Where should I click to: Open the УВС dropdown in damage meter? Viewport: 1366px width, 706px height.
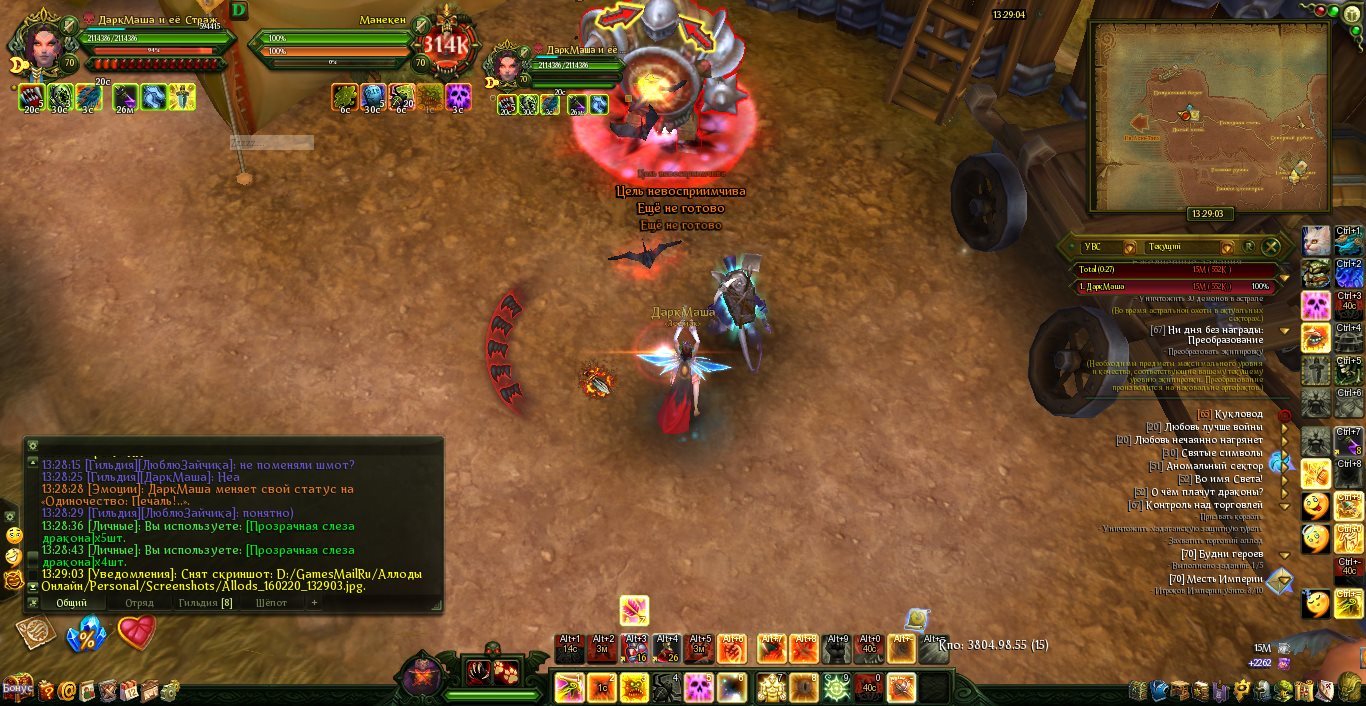click(1130, 246)
